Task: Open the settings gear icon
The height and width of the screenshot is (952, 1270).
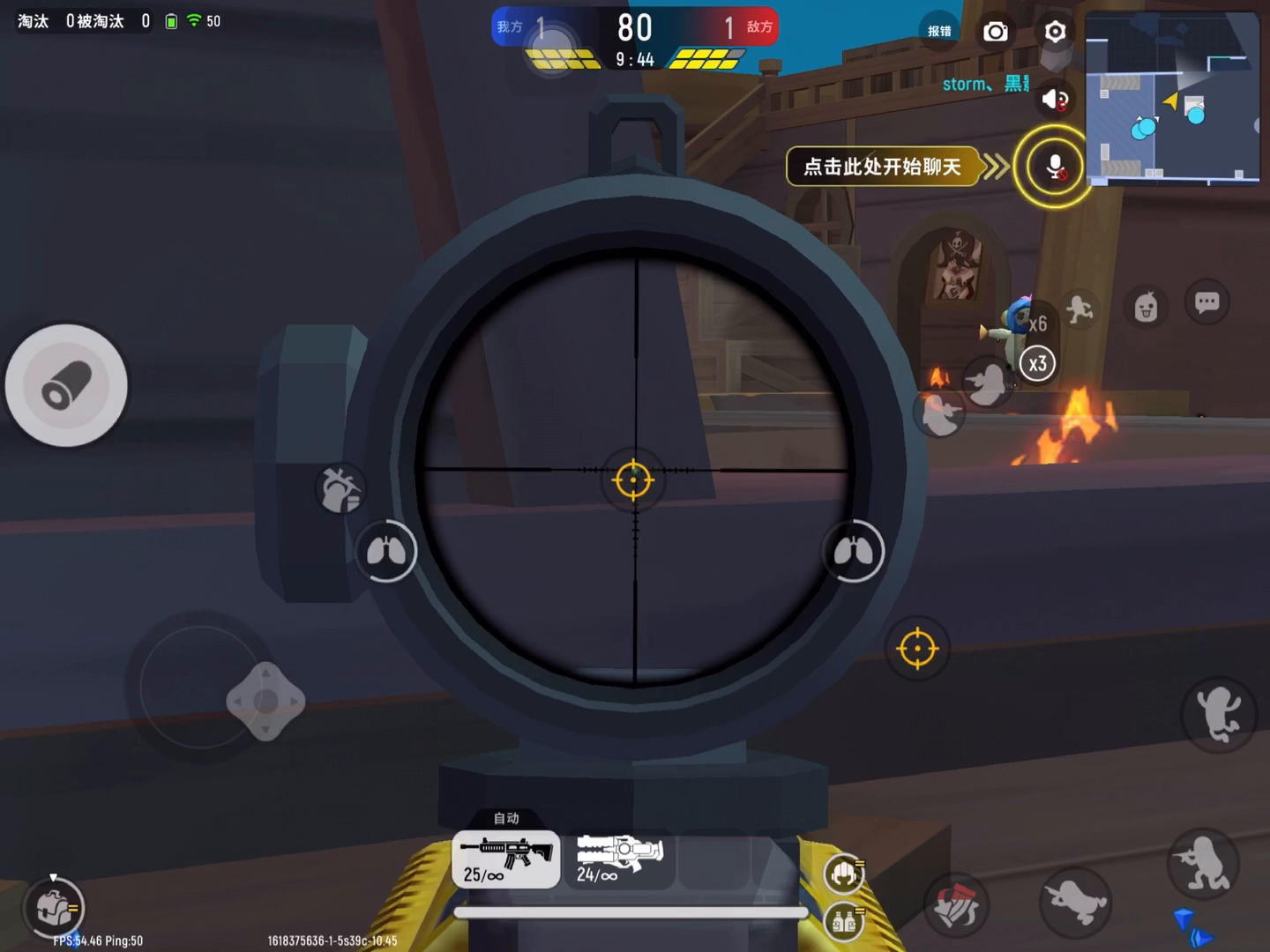Action: coord(1055,31)
